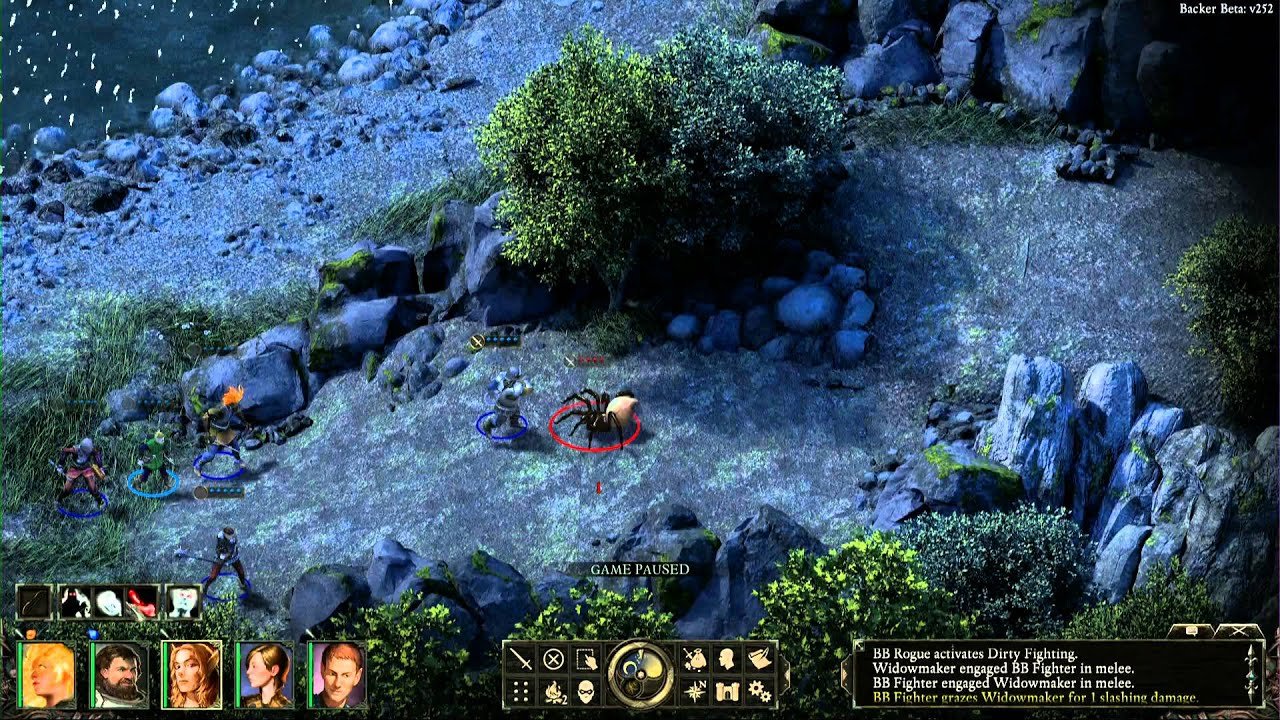
Task: Open the inventory money bag button
Action: 695,659
